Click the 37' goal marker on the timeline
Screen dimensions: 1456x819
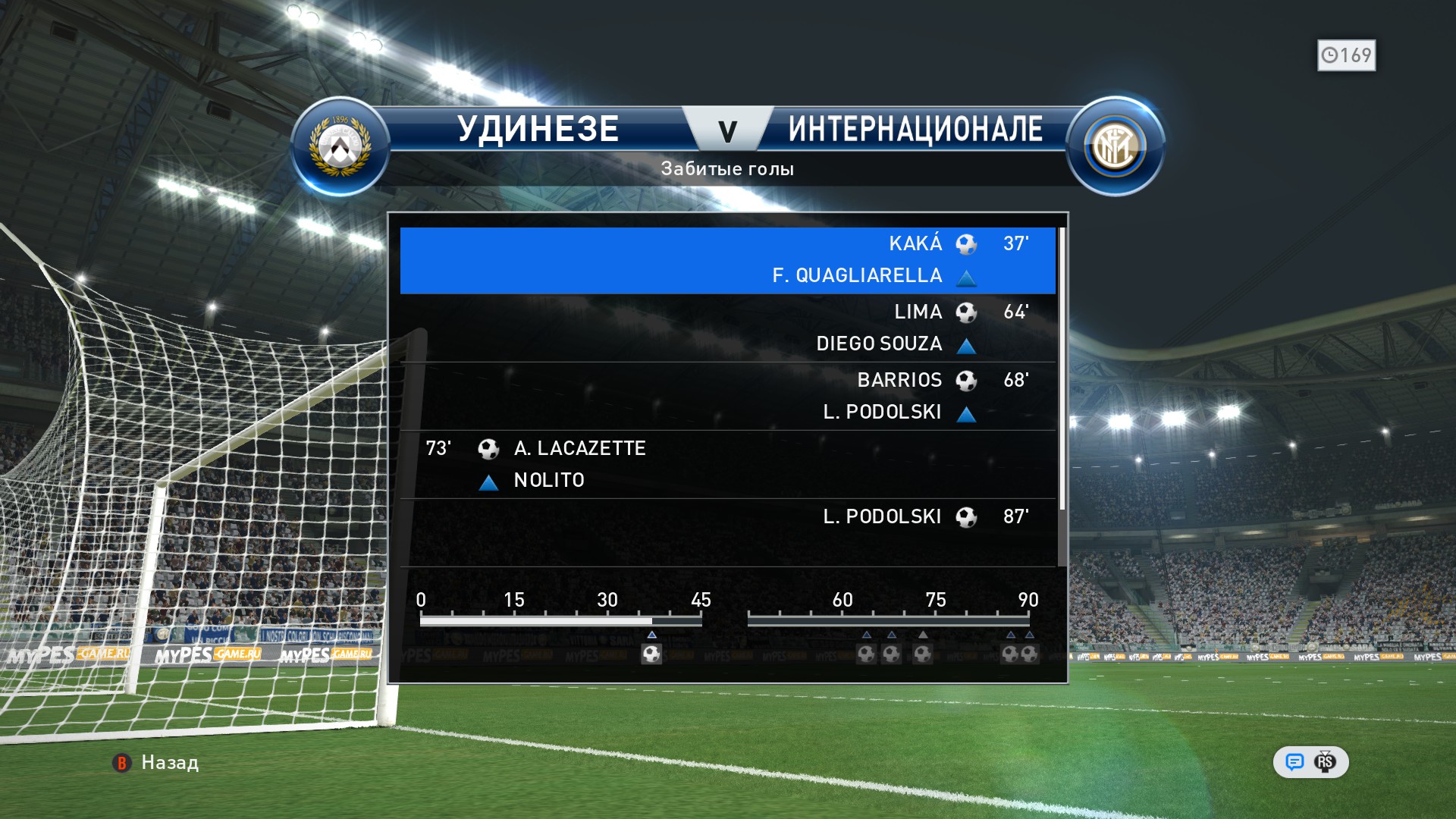pyautogui.click(x=651, y=653)
